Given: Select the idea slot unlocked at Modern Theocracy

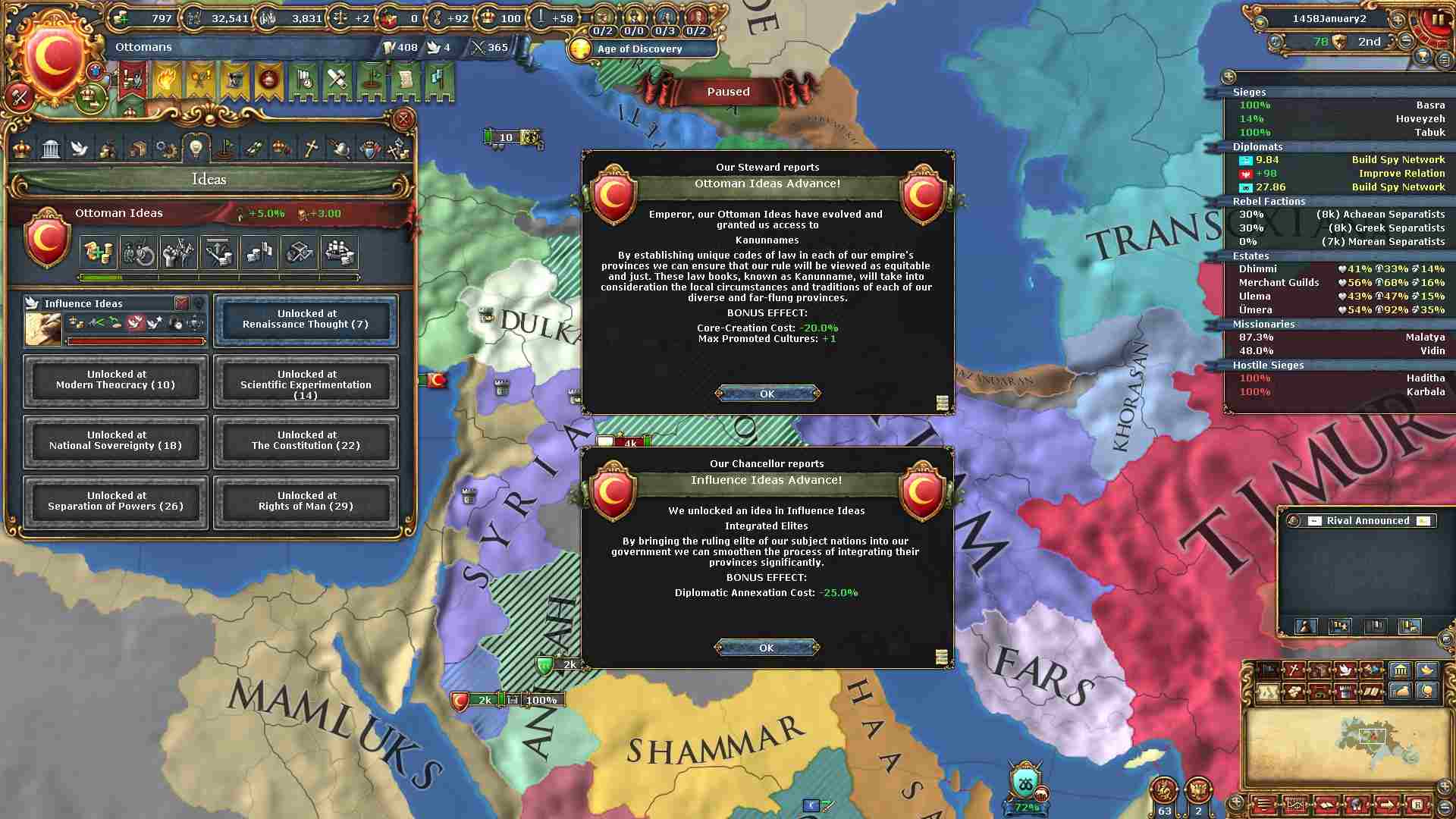Looking at the screenshot, I should pos(115,380).
